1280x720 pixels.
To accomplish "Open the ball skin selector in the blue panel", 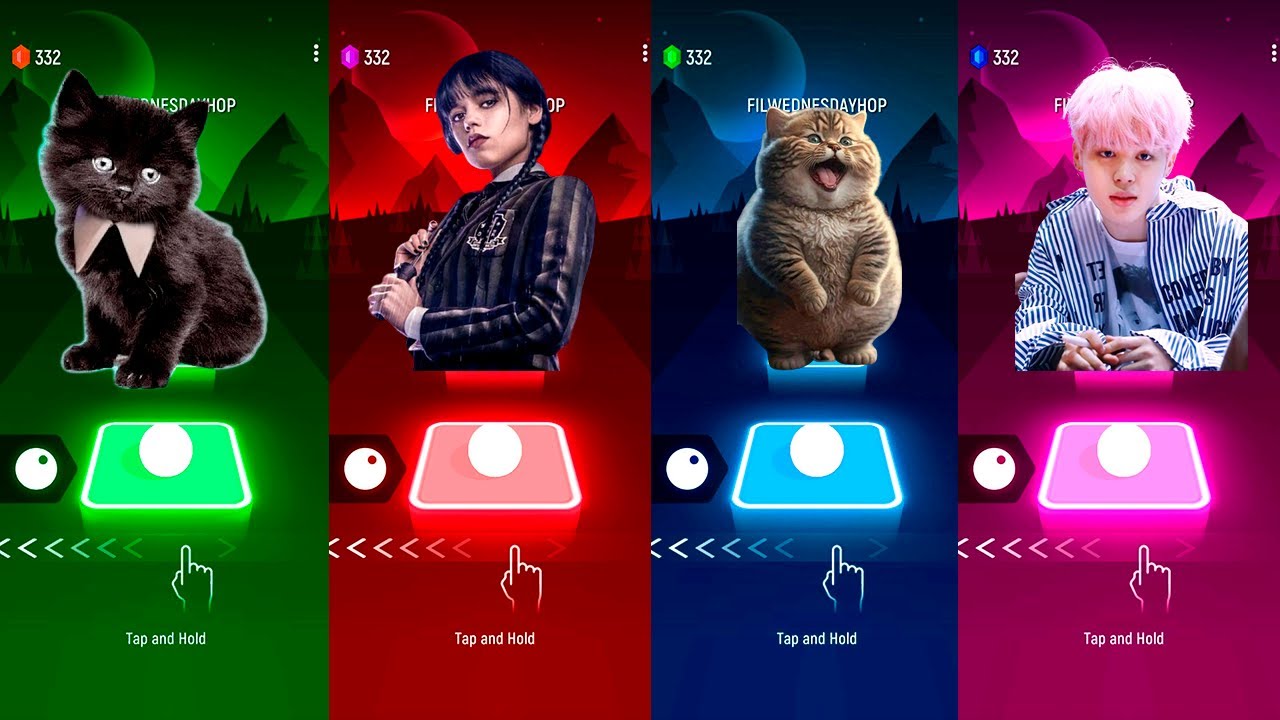I will point(688,469).
